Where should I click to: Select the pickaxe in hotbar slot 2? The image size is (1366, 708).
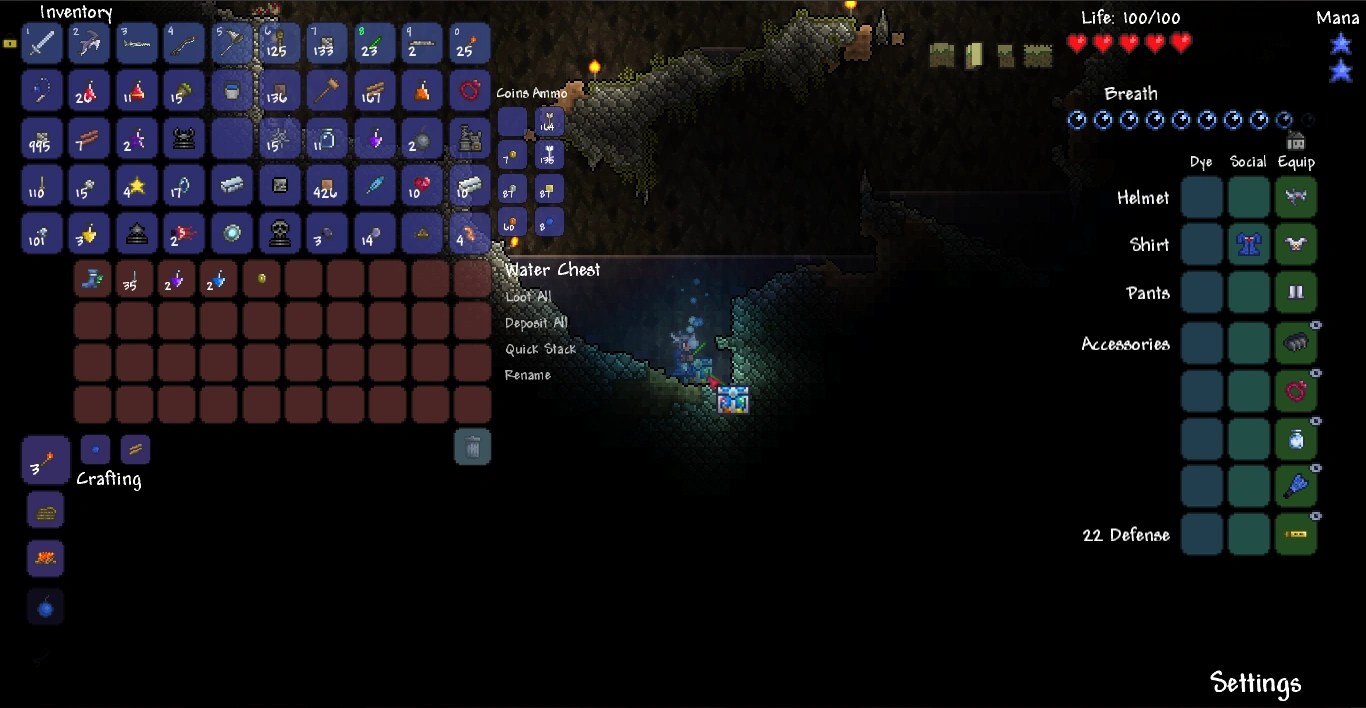tap(89, 43)
